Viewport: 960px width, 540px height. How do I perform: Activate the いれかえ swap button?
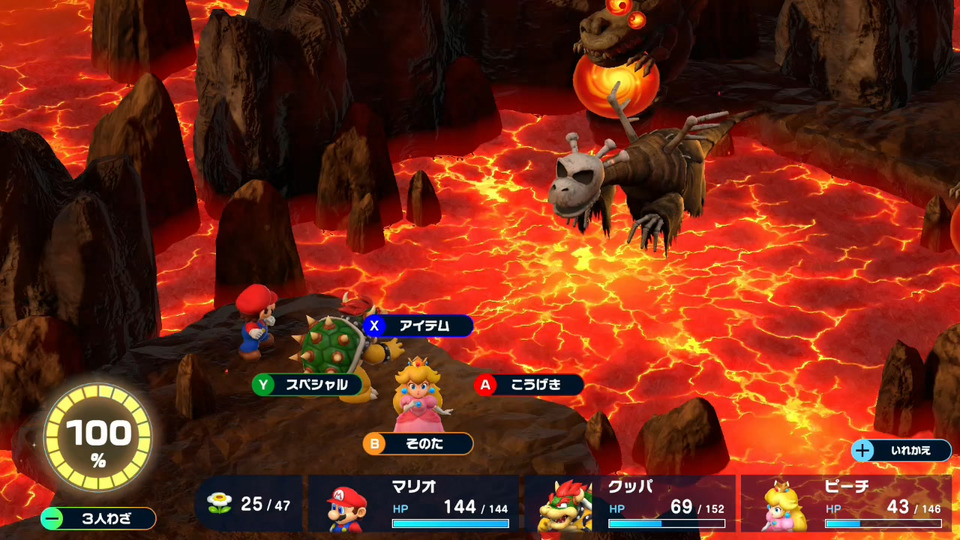(900, 450)
